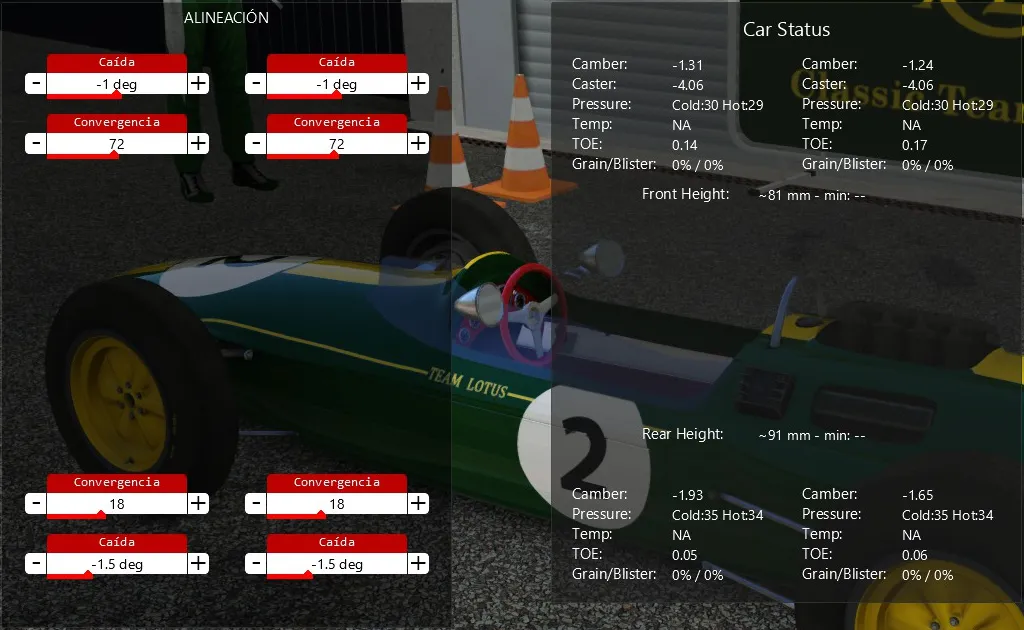
Task: Add to rear-right Convergencia of 18
Action: tap(418, 504)
